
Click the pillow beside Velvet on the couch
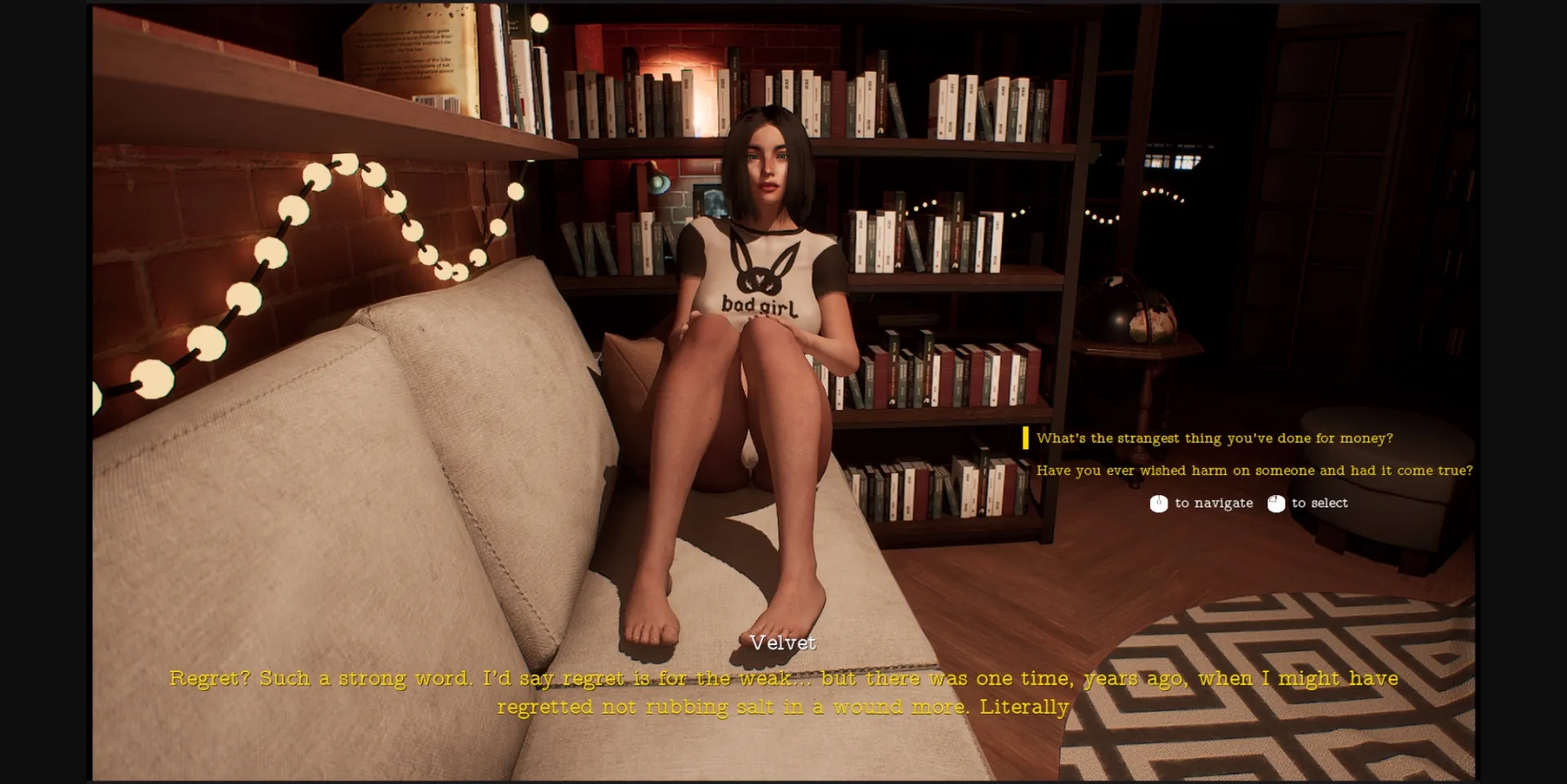(637, 351)
